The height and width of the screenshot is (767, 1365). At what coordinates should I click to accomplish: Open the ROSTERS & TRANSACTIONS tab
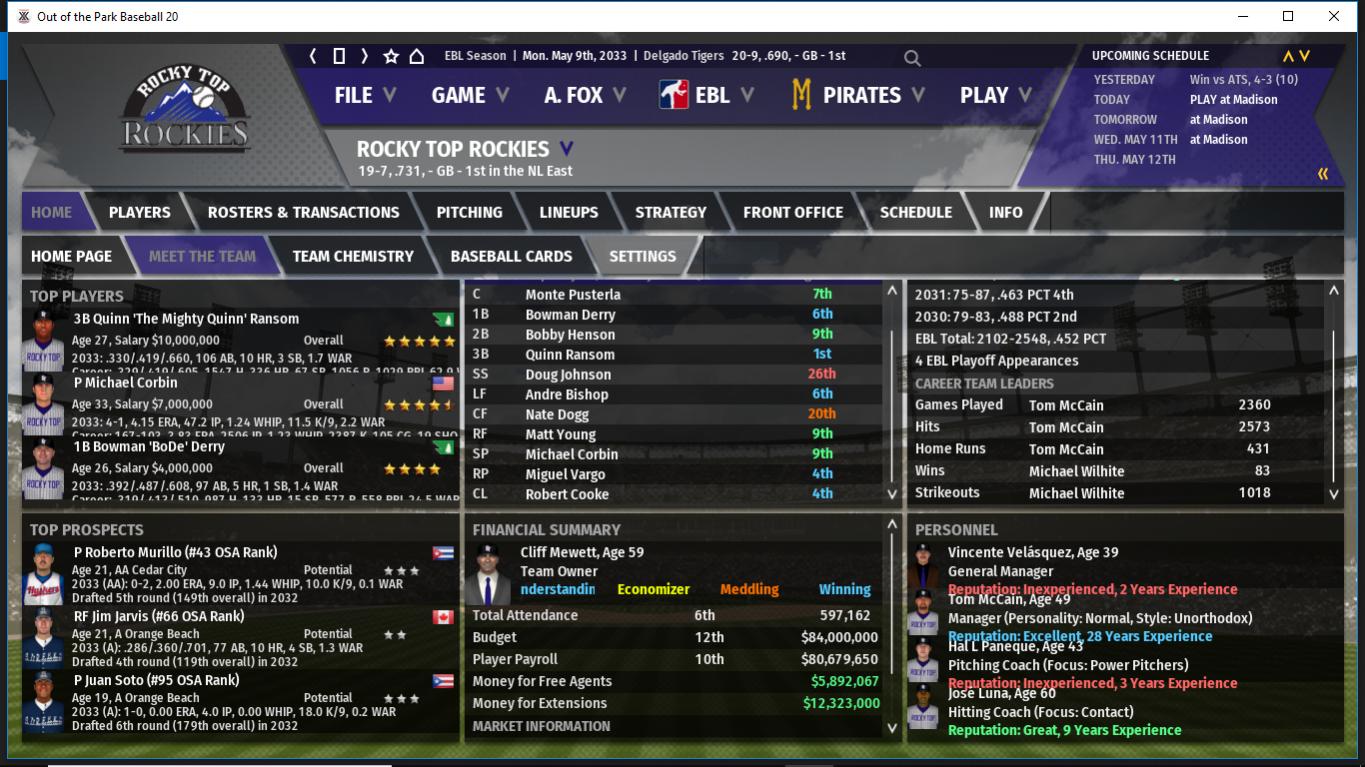point(303,212)
